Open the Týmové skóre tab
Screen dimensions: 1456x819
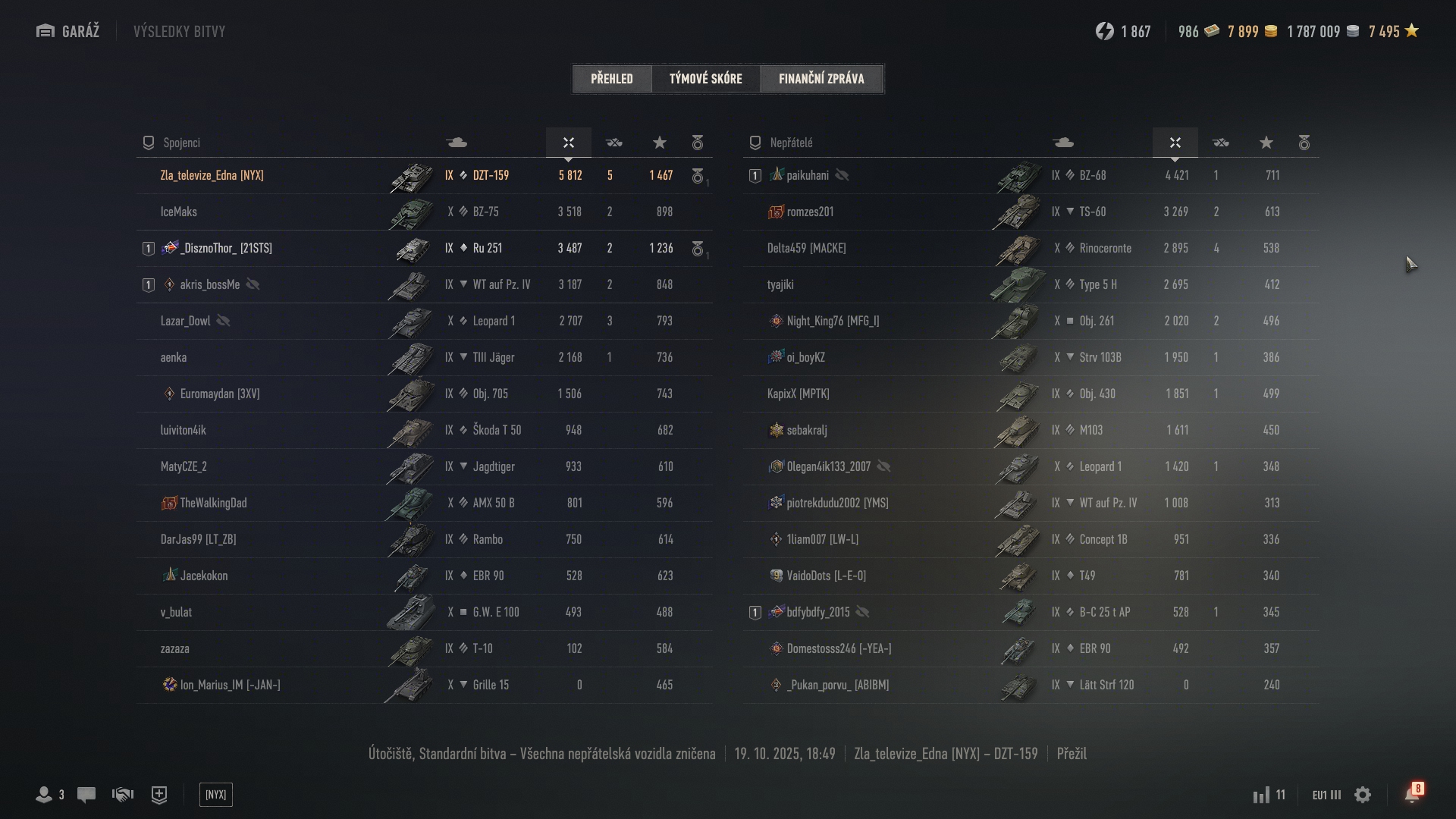pos(705,78)
